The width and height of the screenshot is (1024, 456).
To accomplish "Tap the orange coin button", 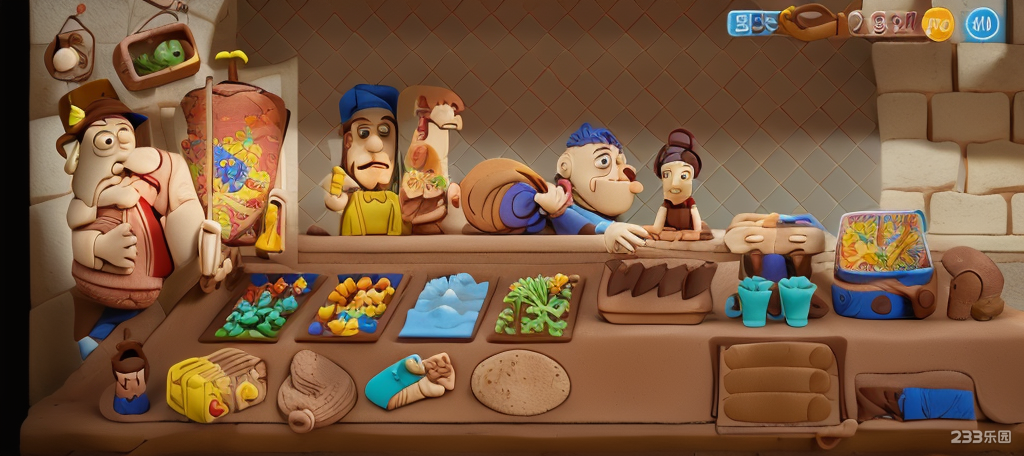I will 938,23.
